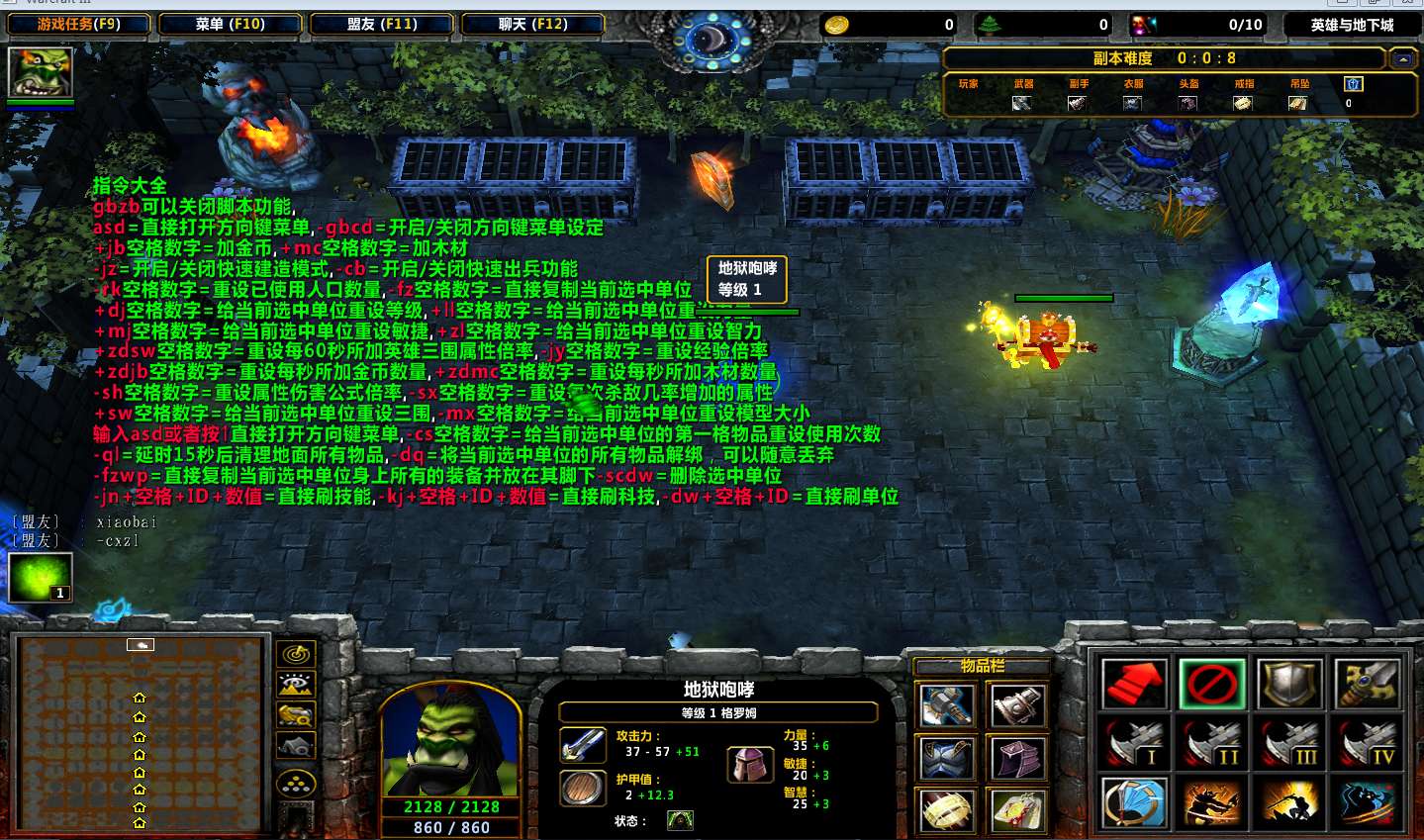Click the minimap signal ping button
The image size is (1424, 840).
(x=296, y=654)
